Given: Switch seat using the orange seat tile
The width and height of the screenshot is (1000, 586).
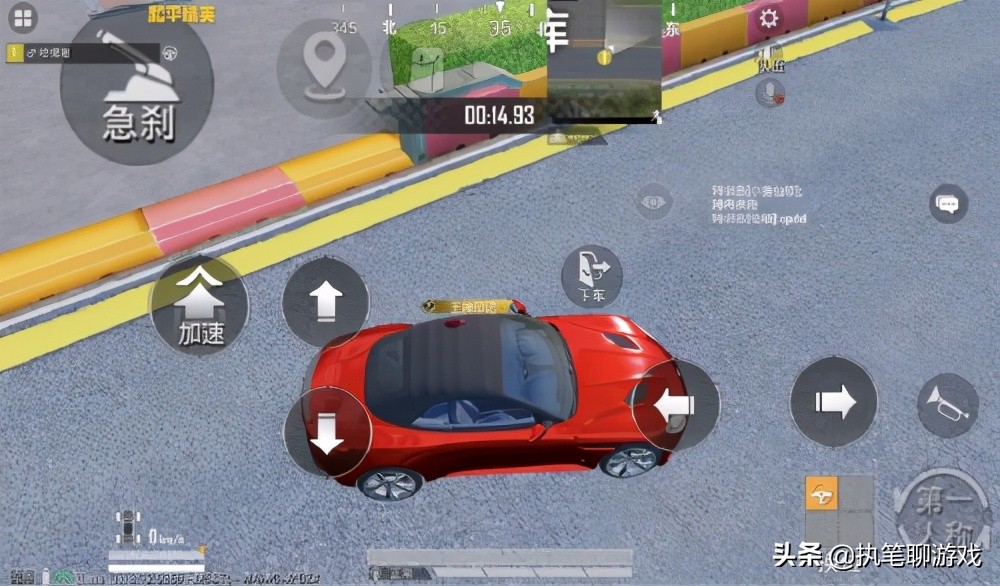Looking at the screenshot, I should pos(822,495).
